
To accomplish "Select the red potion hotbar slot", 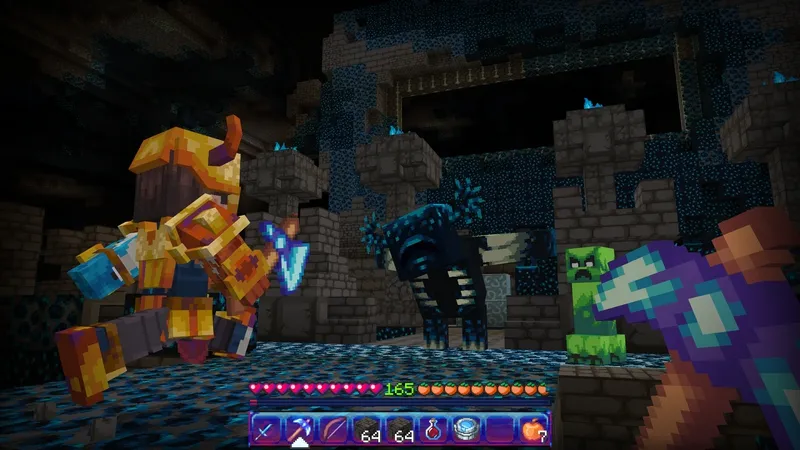I will coord(435,430).
